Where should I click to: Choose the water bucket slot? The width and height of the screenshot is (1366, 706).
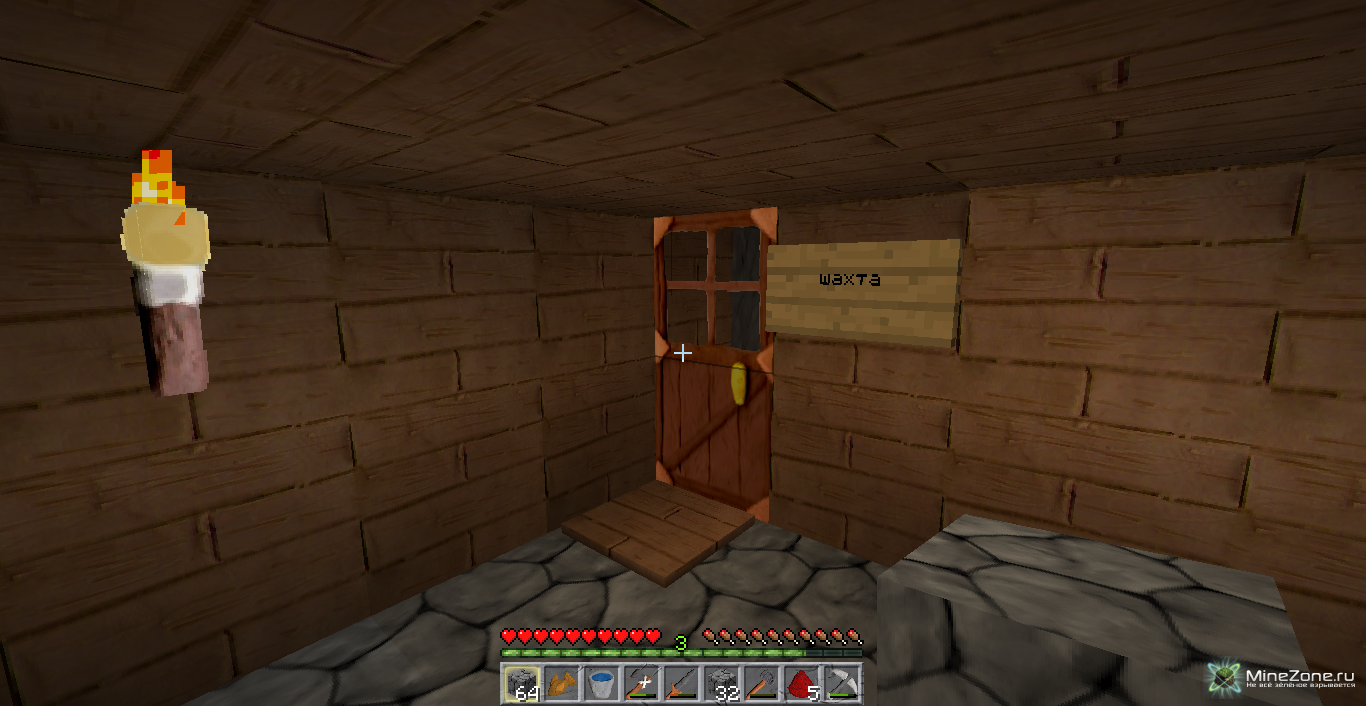601,684
